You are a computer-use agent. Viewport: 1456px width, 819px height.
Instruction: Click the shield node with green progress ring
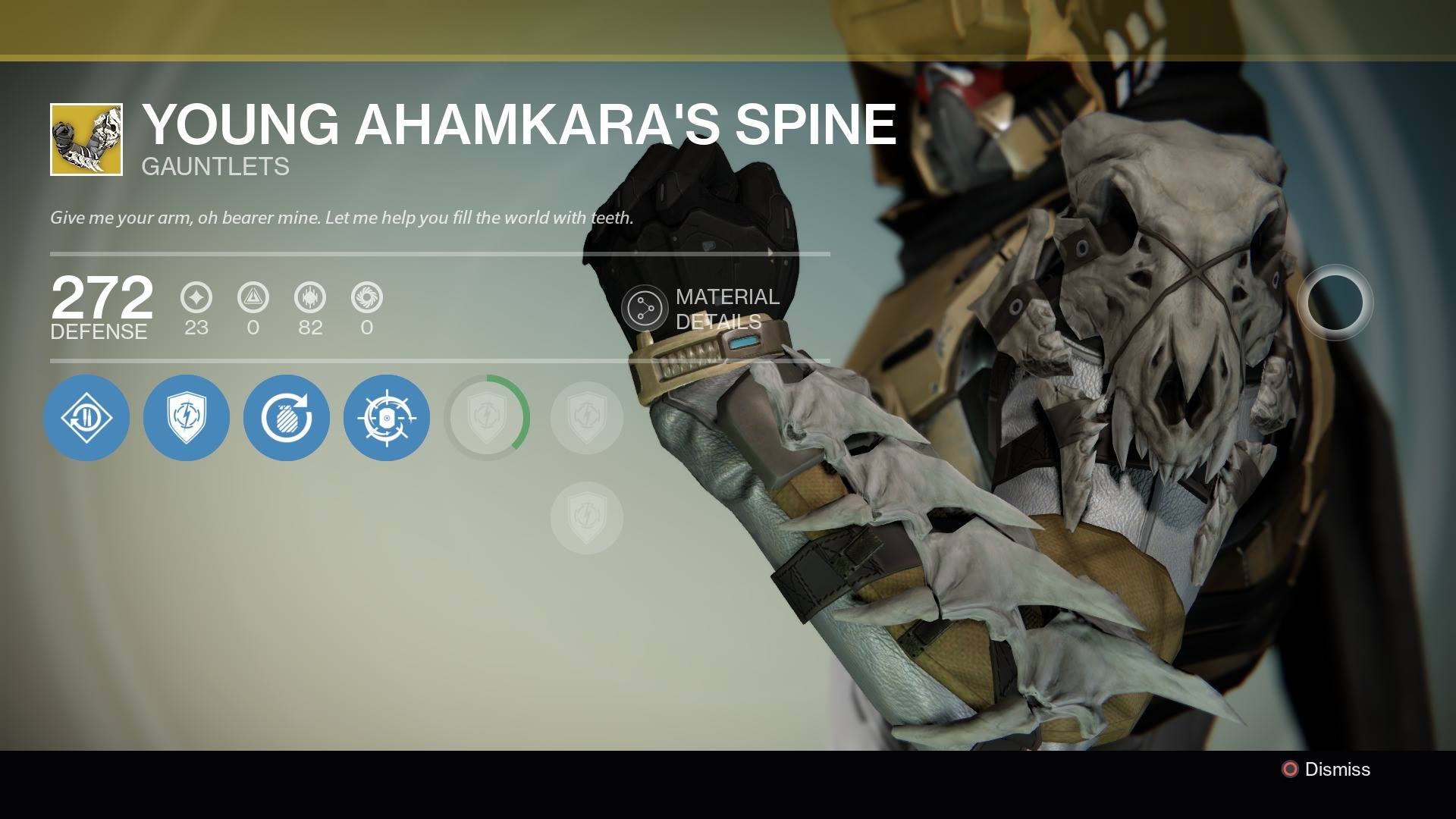point(487,418)
